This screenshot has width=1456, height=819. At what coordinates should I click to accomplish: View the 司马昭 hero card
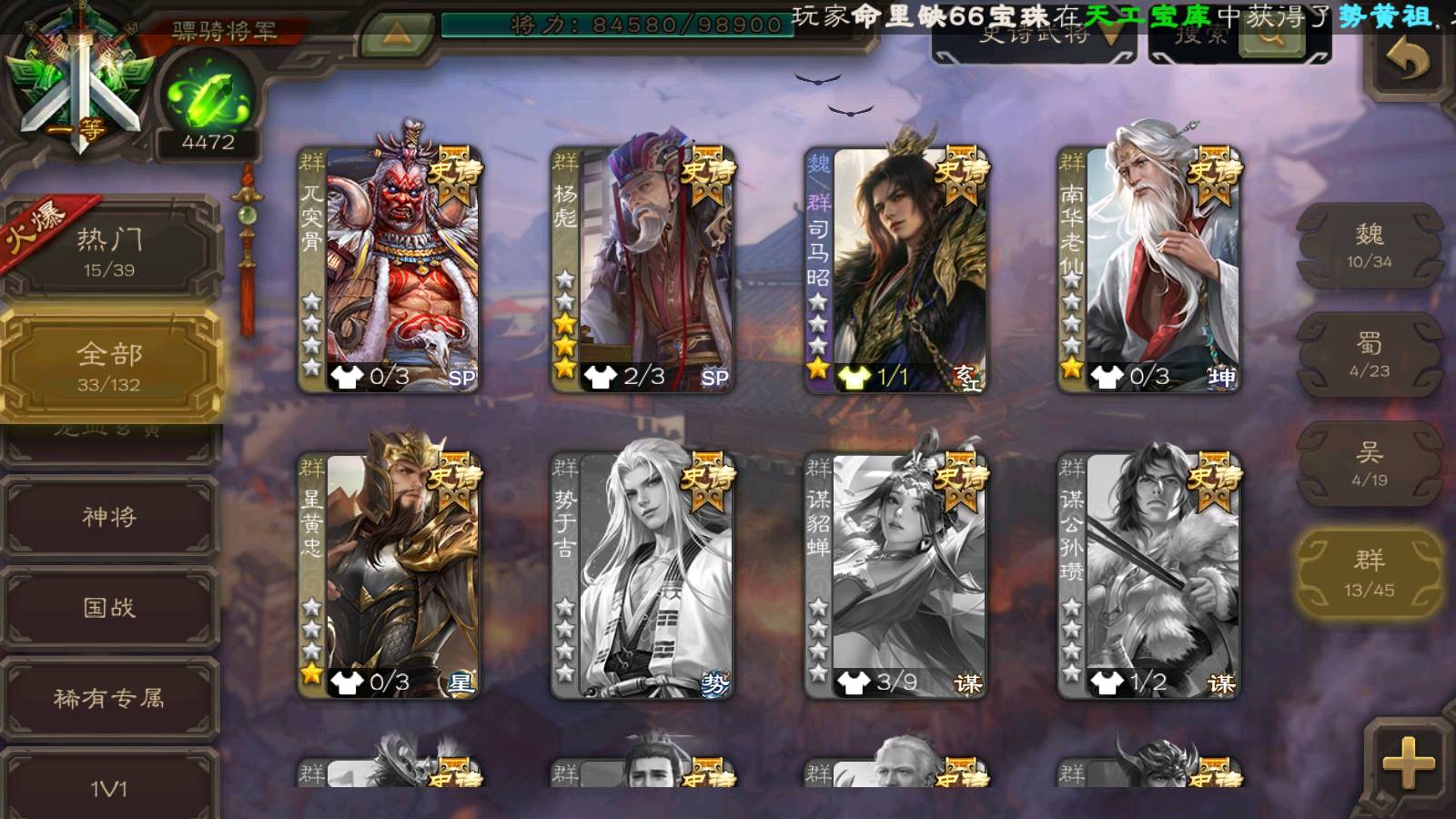coord(896,270)
